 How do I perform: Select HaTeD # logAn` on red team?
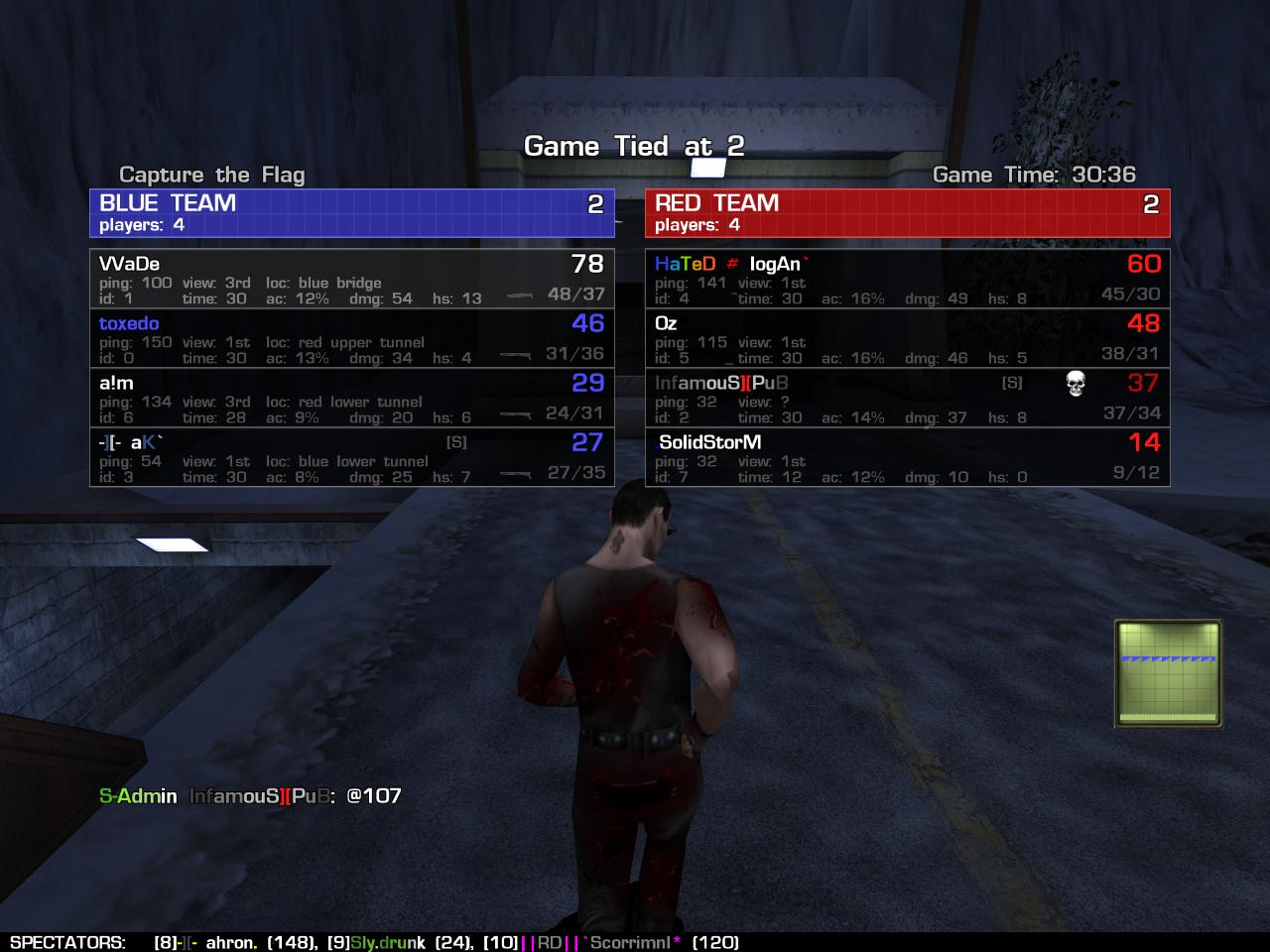tap(907, 279)
